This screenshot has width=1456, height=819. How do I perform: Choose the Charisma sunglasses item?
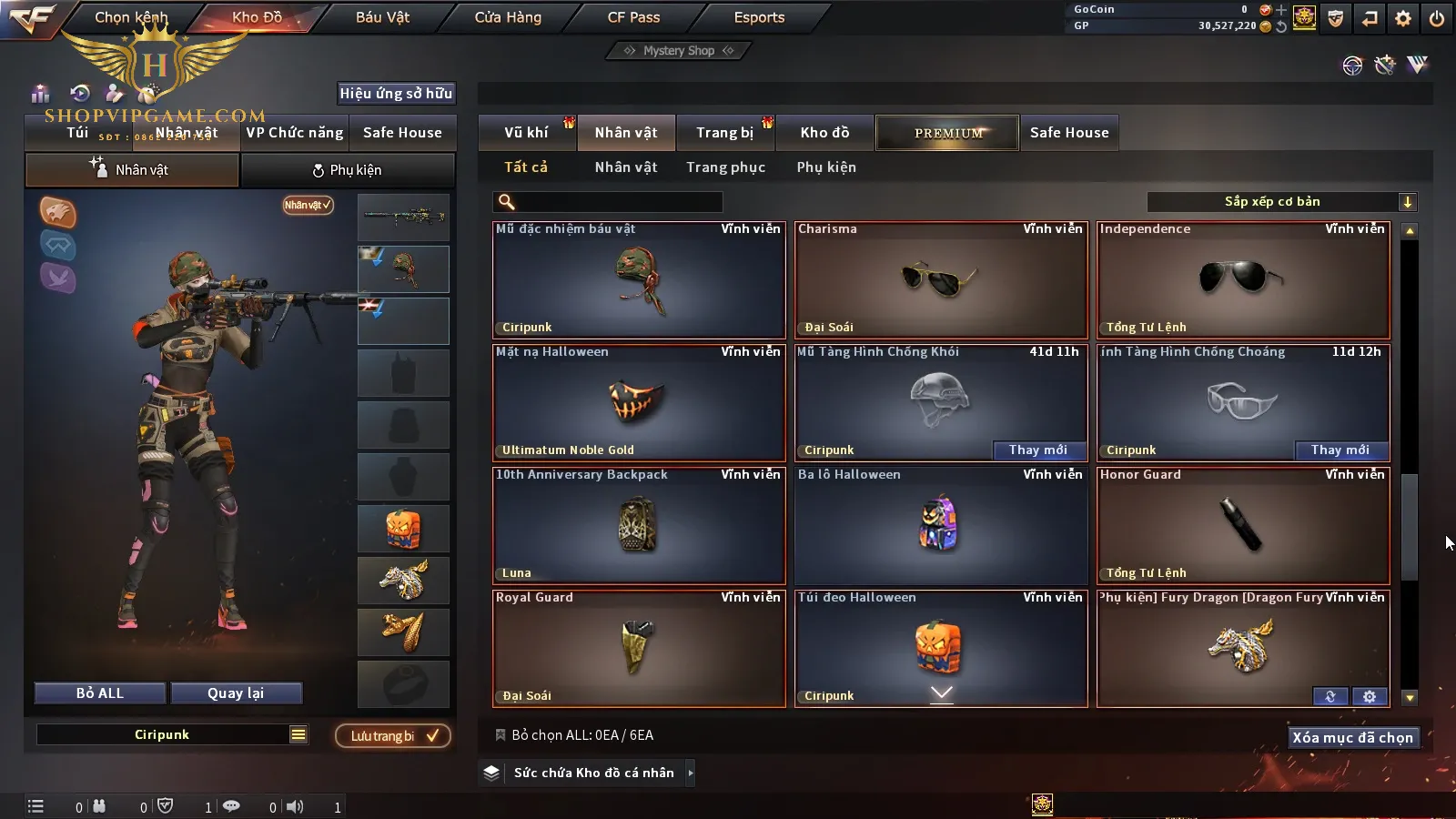pos(941,279)
